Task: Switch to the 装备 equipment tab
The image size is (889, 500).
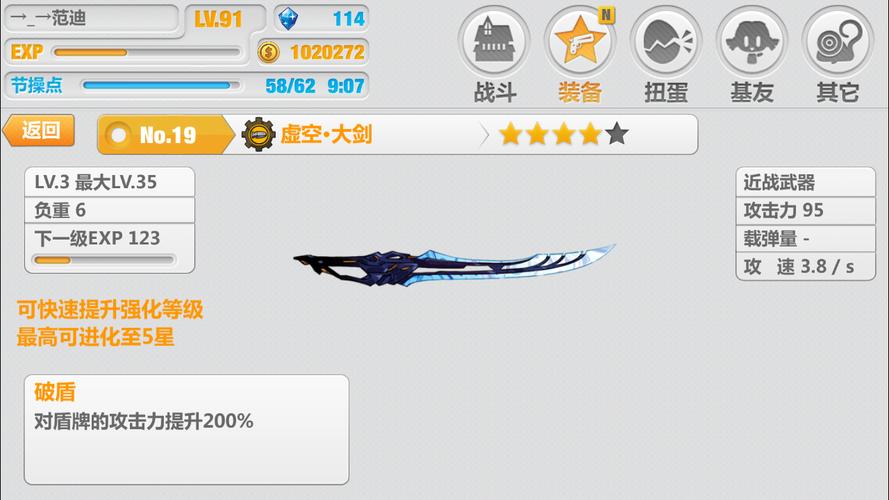Action: point(579,55)
